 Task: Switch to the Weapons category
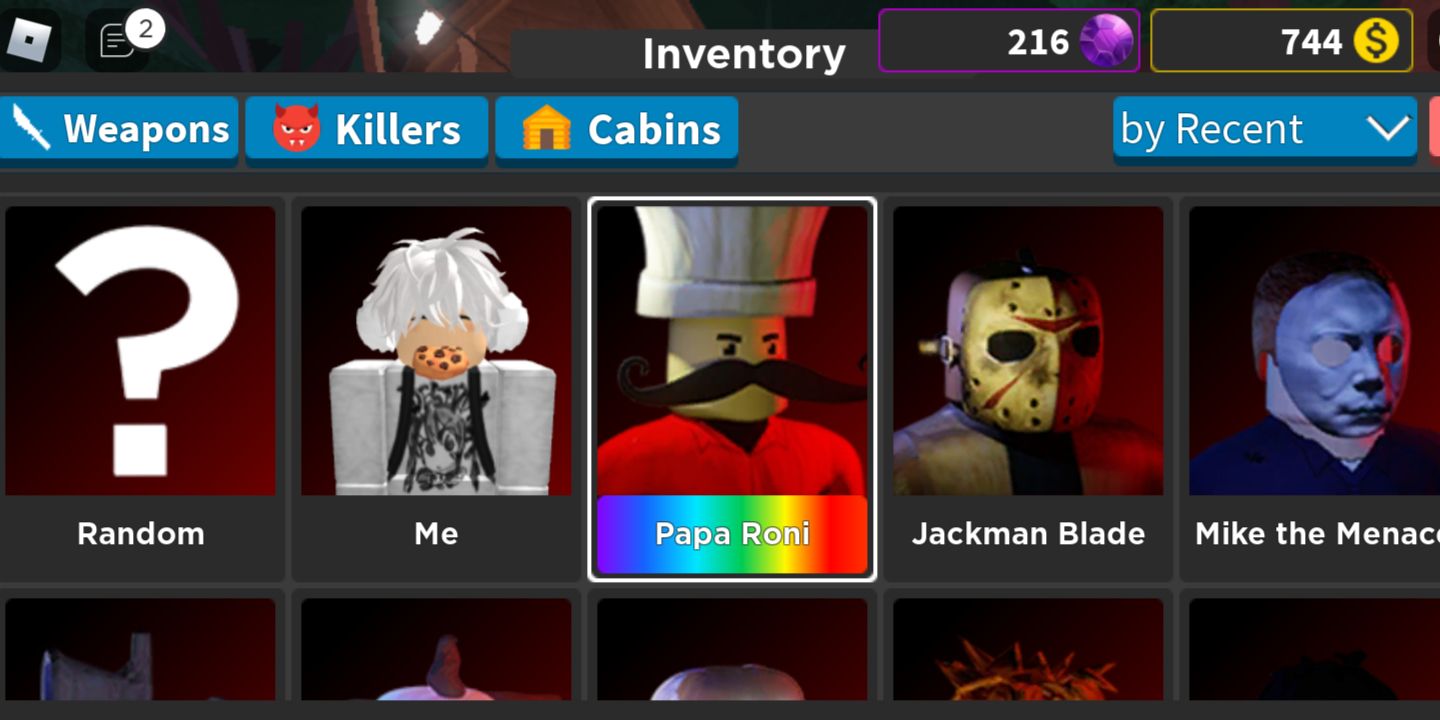(x=120, y=128)
